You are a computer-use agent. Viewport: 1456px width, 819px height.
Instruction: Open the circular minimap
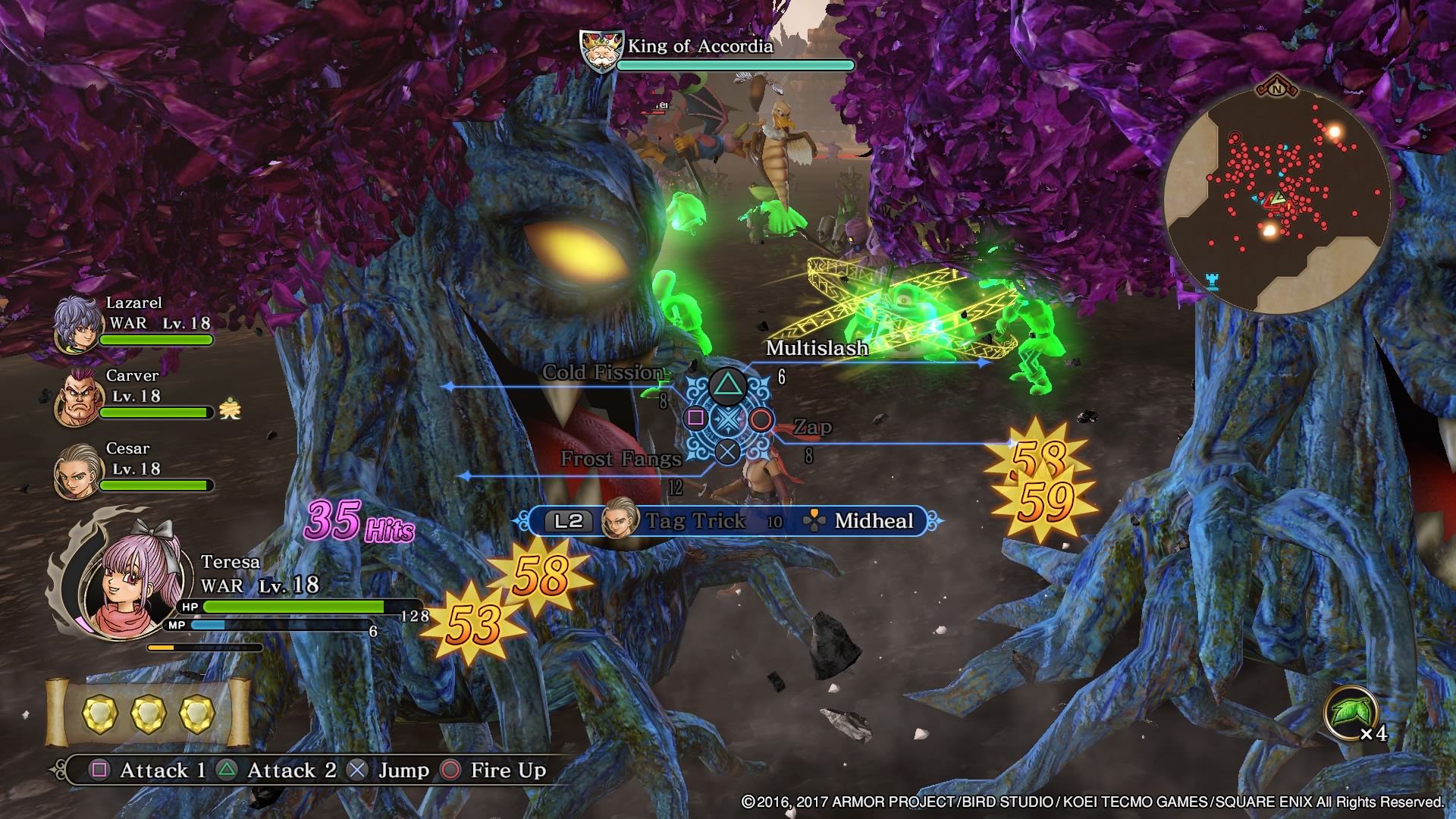(1276, 199)
